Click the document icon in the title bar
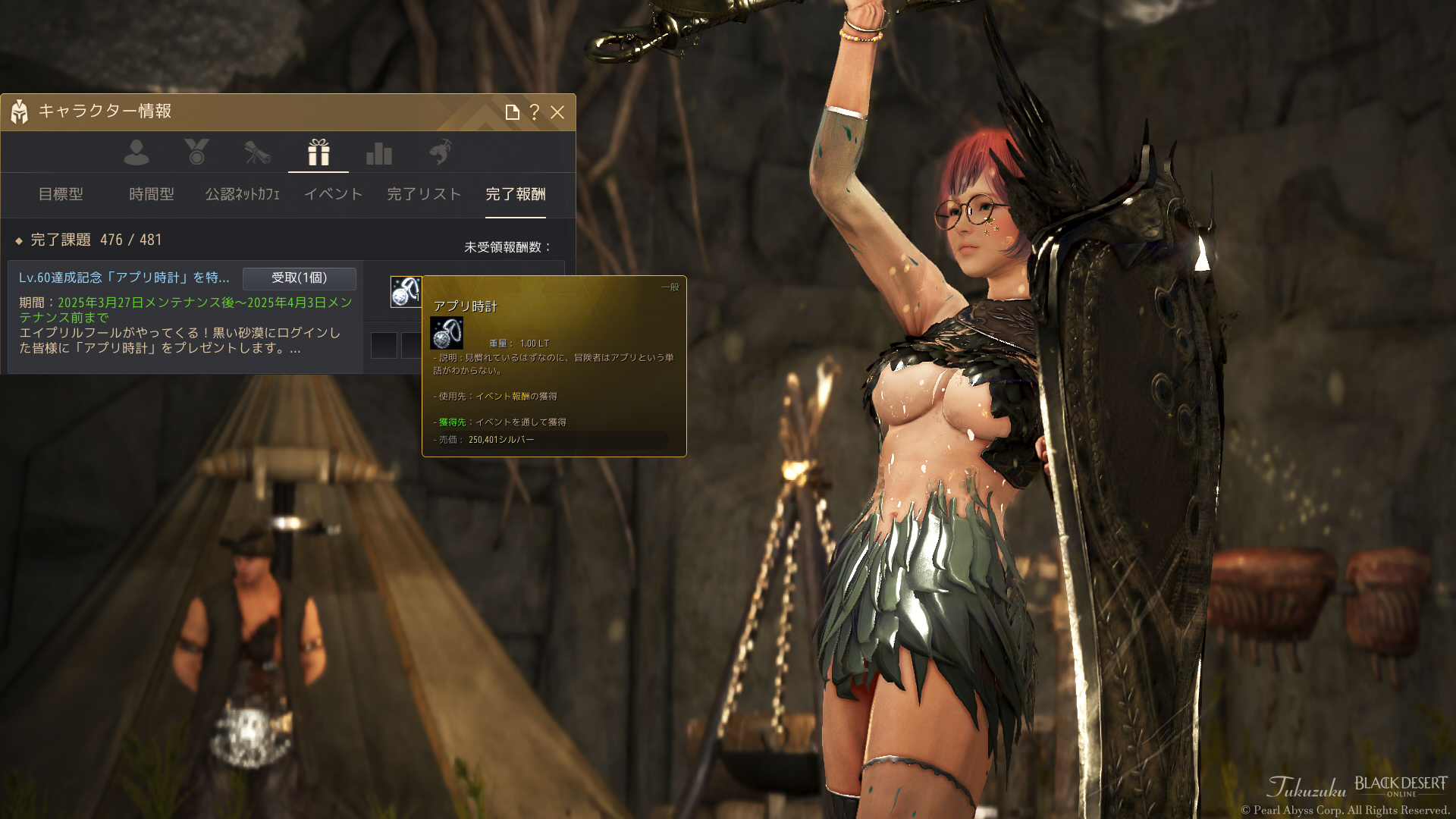 512,112
